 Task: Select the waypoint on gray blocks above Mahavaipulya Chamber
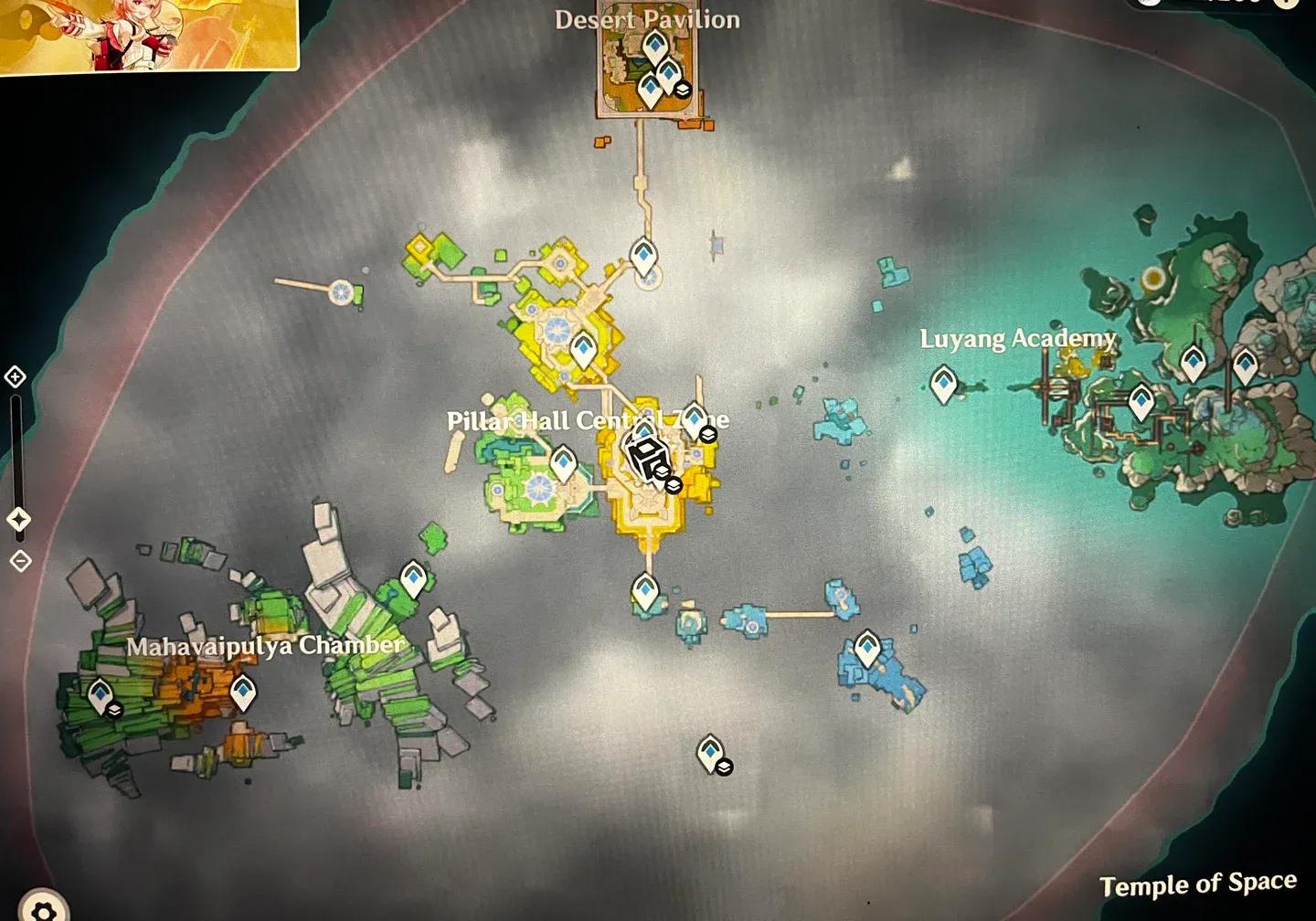point(413,578)
